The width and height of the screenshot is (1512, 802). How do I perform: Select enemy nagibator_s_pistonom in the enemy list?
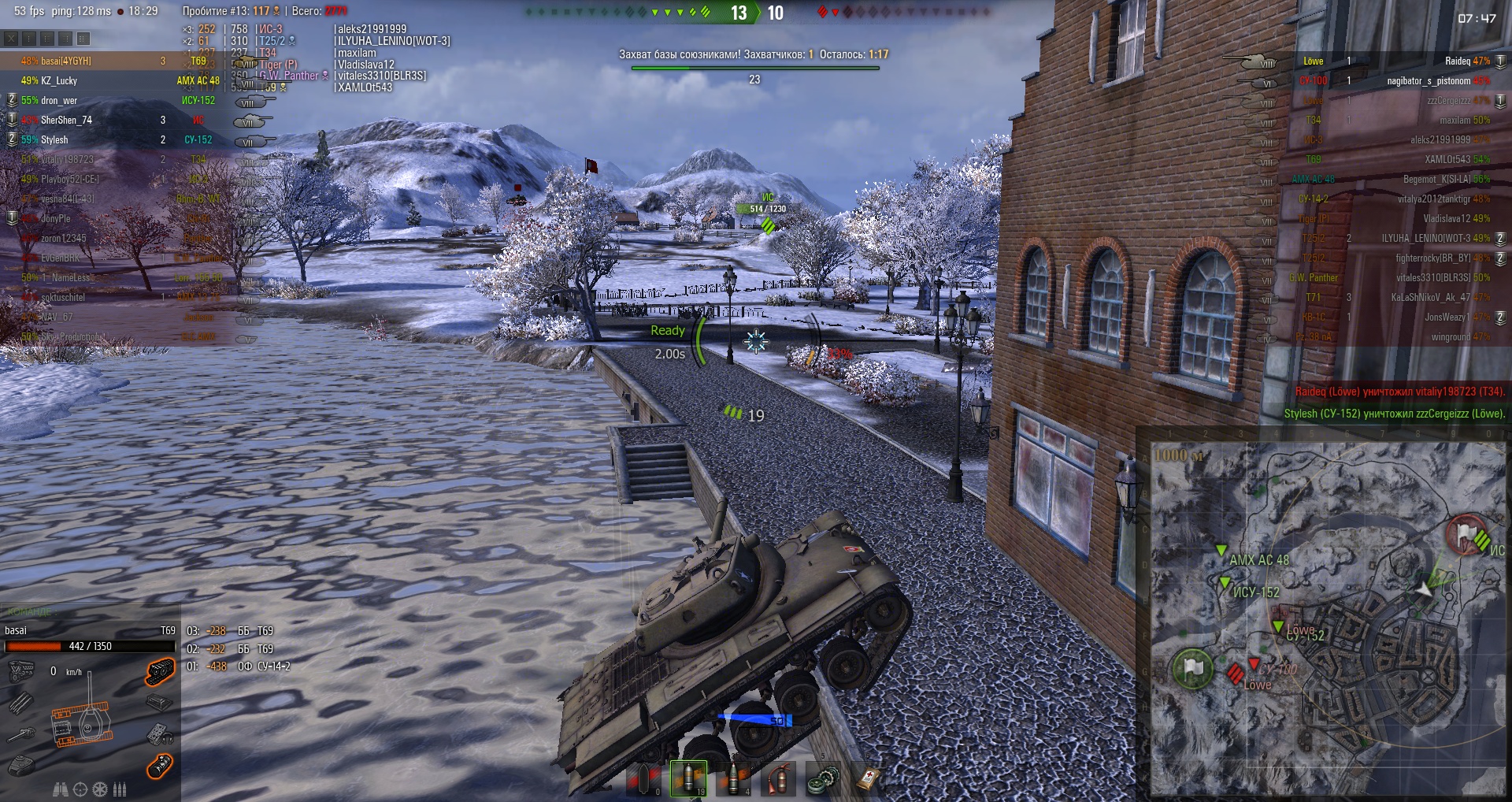pyautogui.click(x=1429, y=81)
